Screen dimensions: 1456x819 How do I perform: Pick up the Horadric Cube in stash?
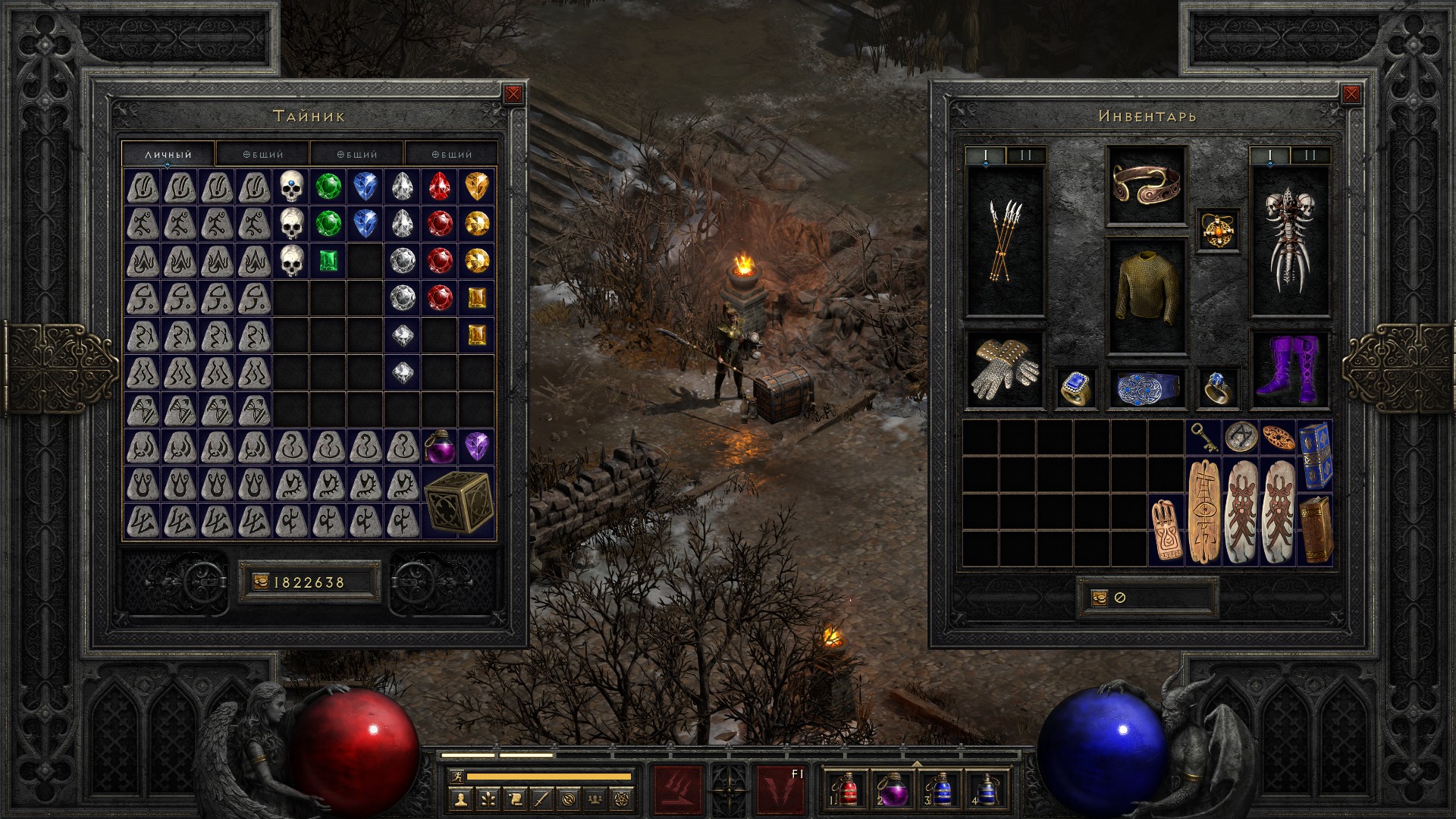(x=458, y=502)
